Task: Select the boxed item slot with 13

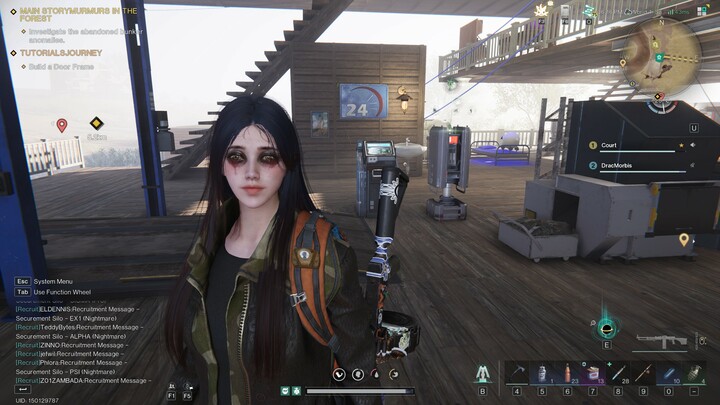Action: point(592,373)
